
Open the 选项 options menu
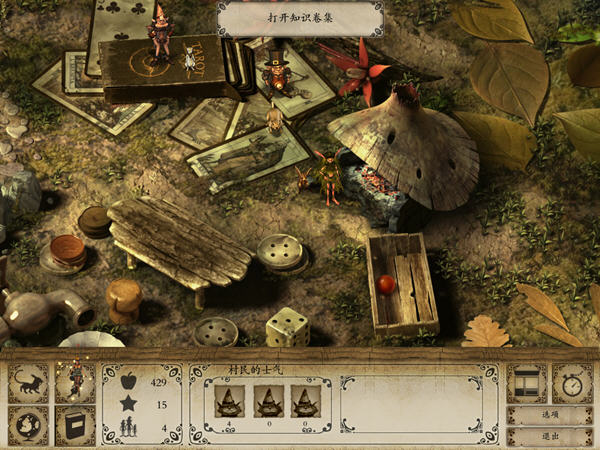(550, 415)
